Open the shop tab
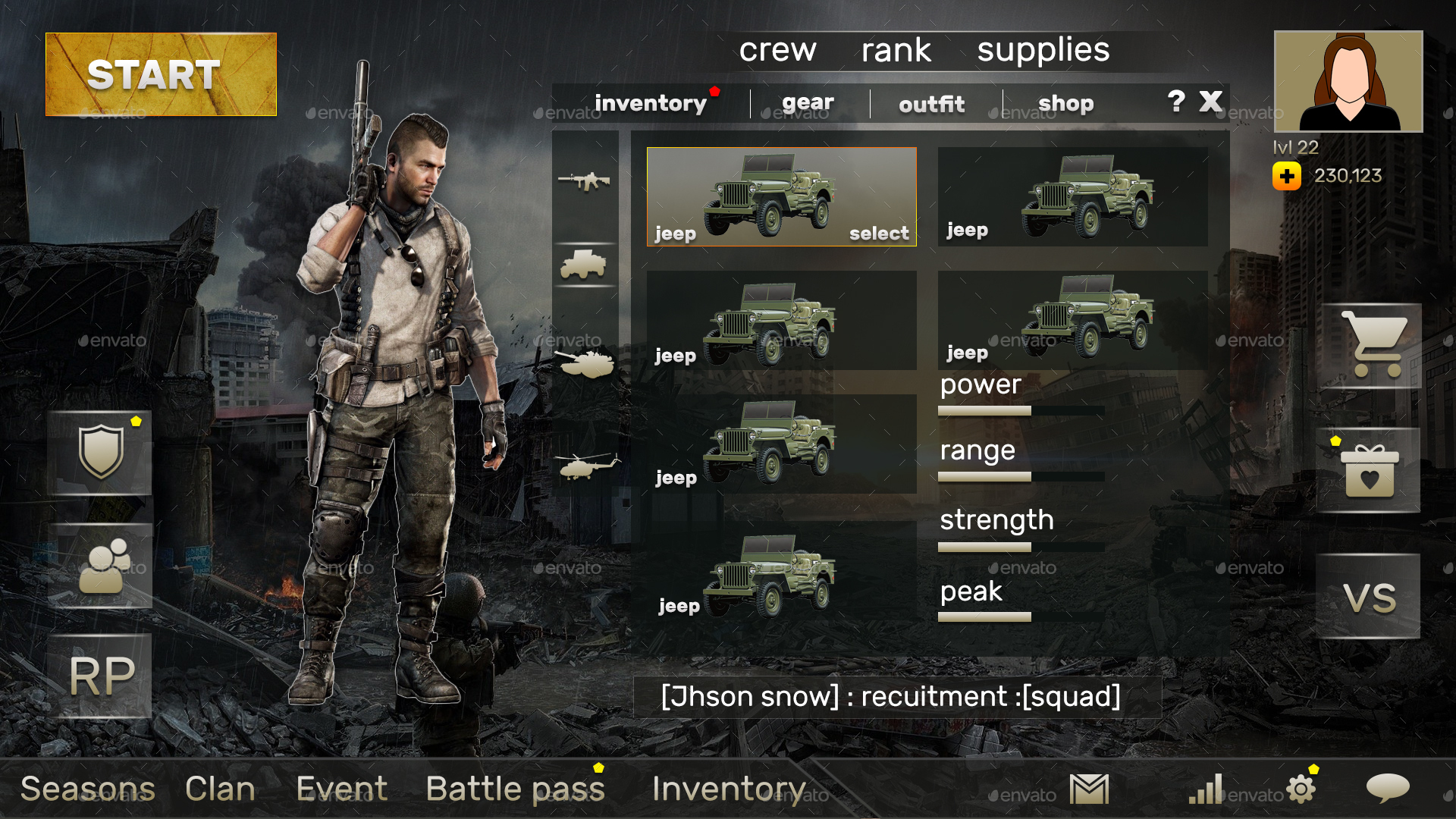The height and width of the screenshot is (819, 1456). [1066, 103]
